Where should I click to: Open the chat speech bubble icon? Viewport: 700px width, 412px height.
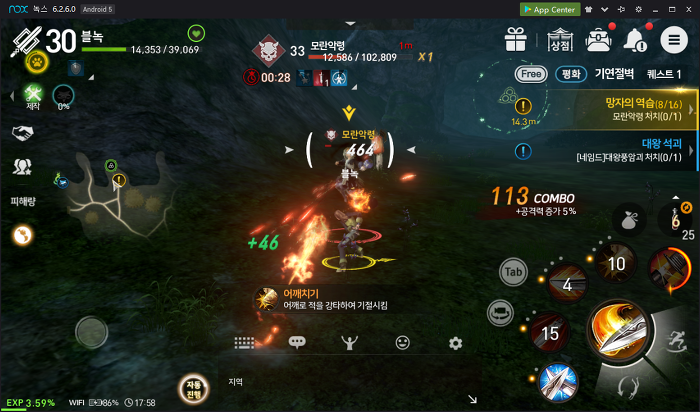tap(297, 342)
